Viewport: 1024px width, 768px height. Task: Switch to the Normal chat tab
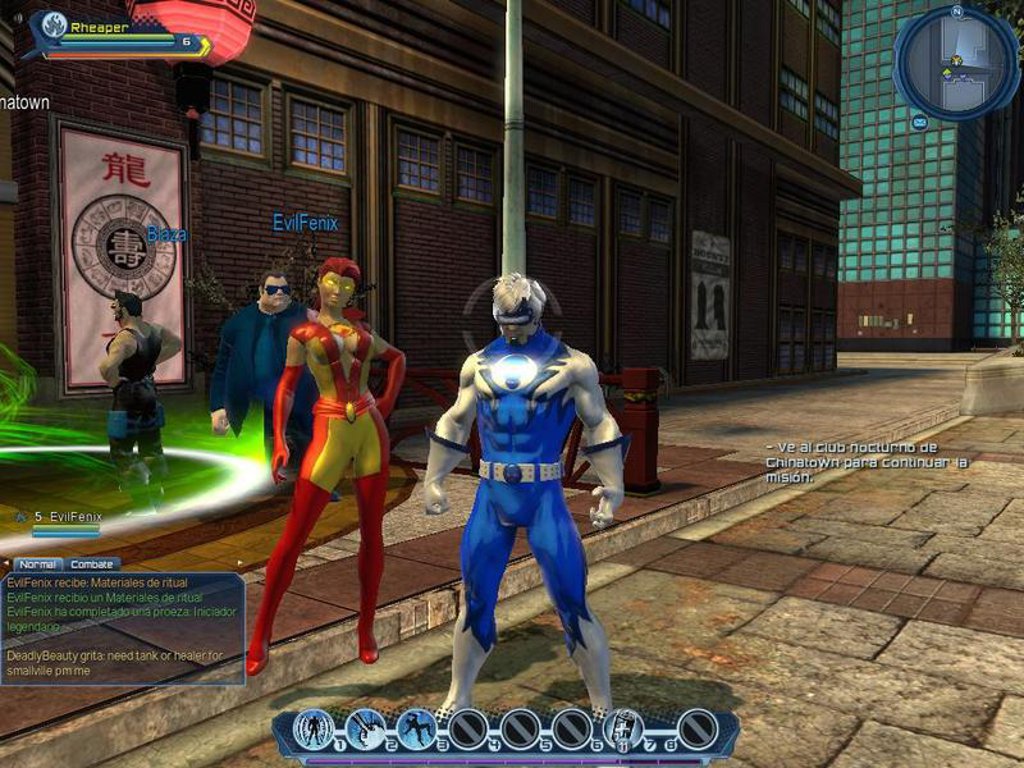click(37, 564)
